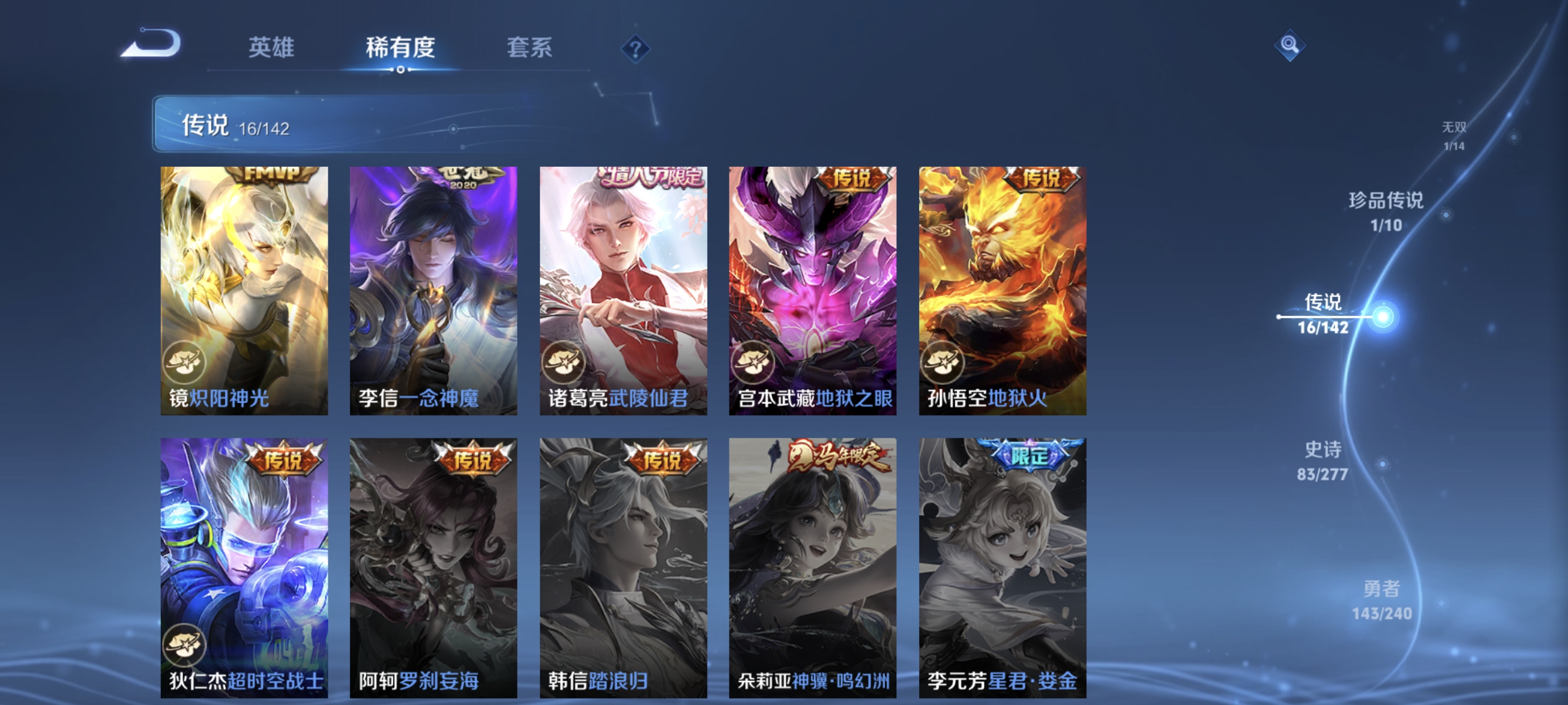
Task: Switch to the 英雄 tab
Action: coord(272,48)
